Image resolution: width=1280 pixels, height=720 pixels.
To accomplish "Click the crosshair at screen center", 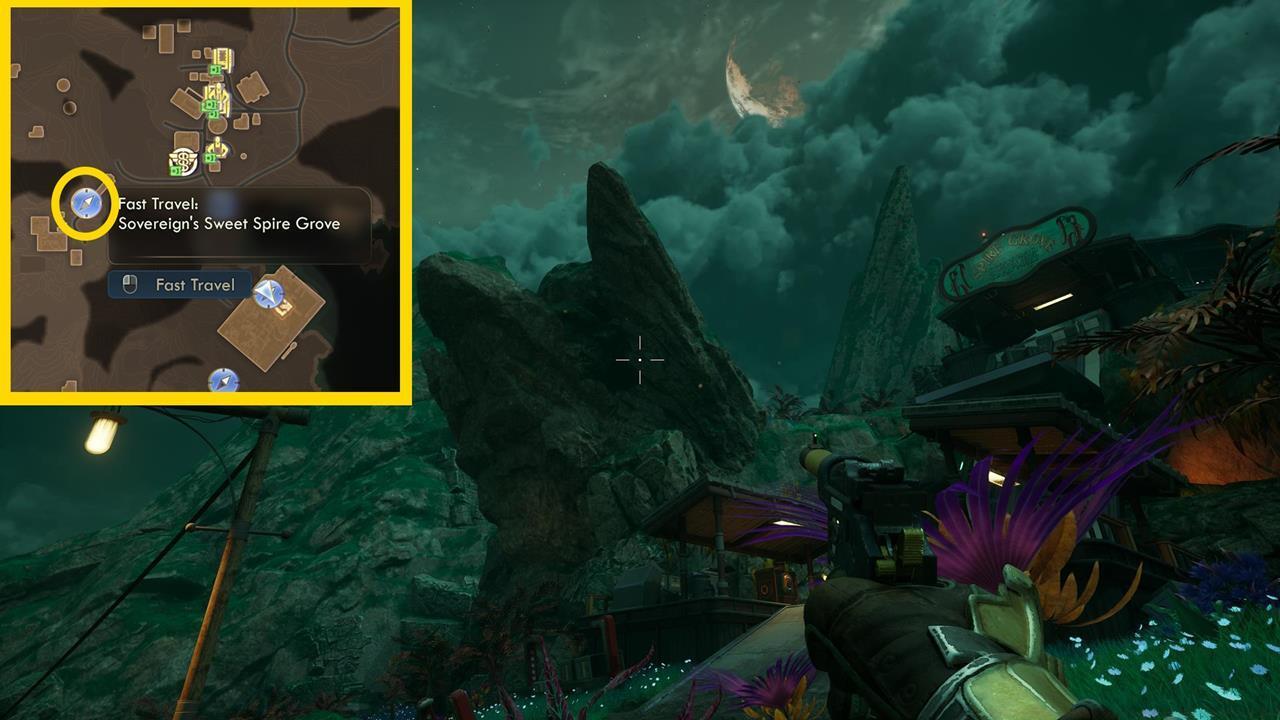I will pos(640,360).
